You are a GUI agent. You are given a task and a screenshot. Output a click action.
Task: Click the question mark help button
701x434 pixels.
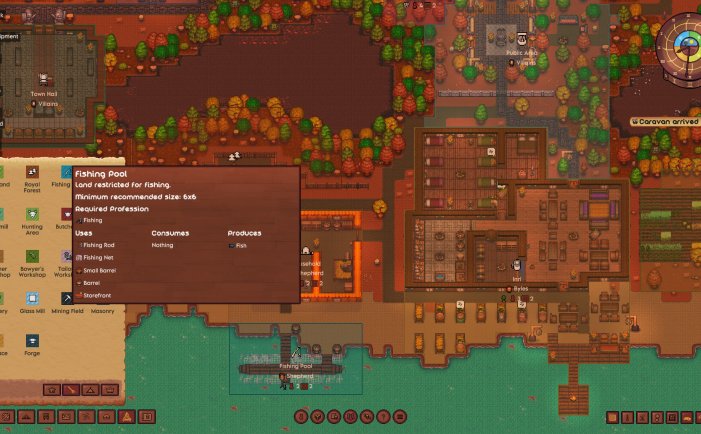385,416
